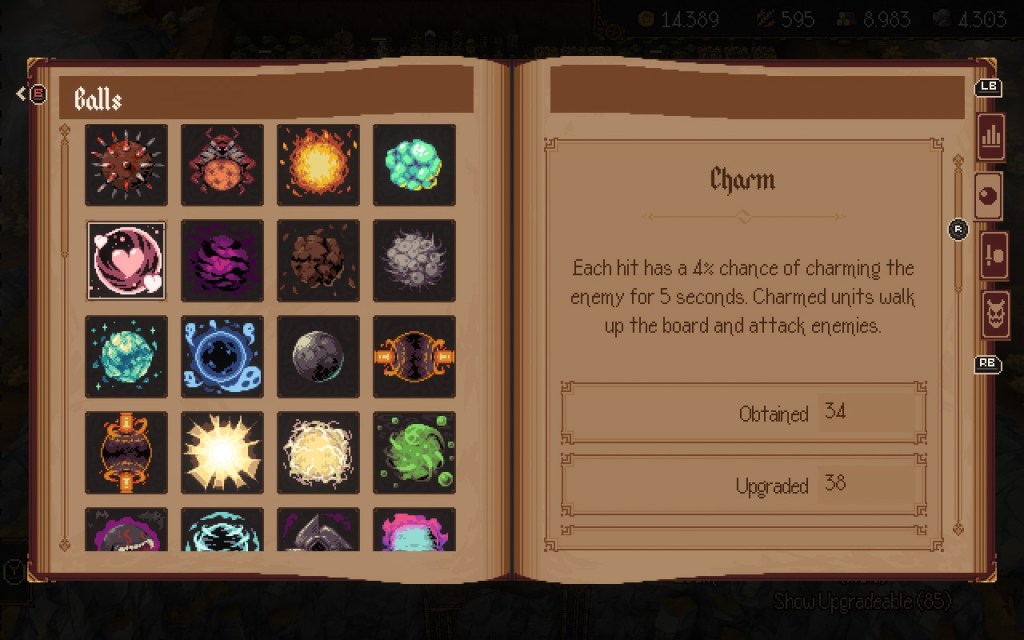The width and height of the screenshot is (1024, 640).
Task: Select the ball with horizontal orange clamps
Action: tap(414, 357)
